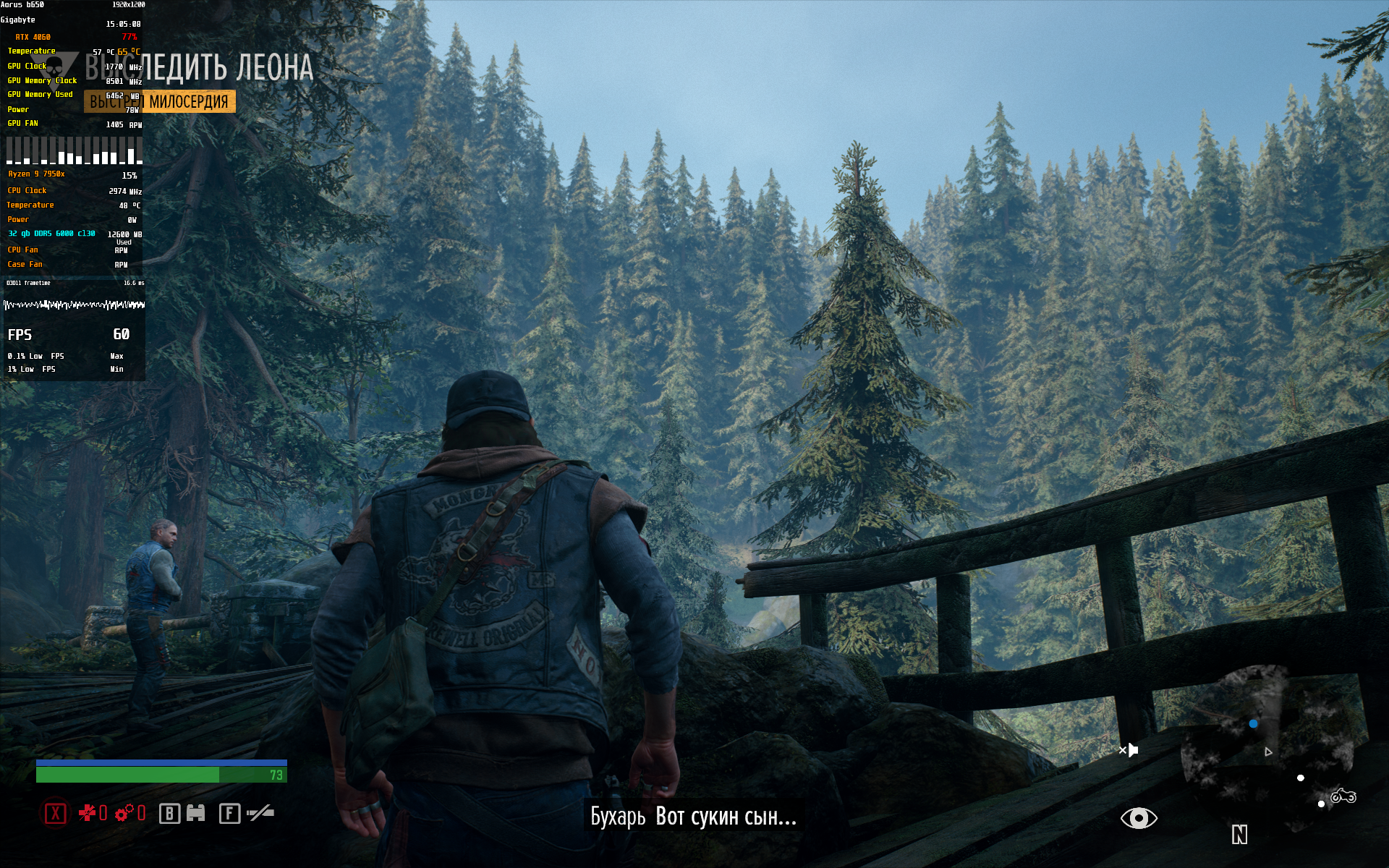The width and height of the screenshot is (1389, 868).
Task: Activate the binoculars icon
Action: click(x=196, y=814)
